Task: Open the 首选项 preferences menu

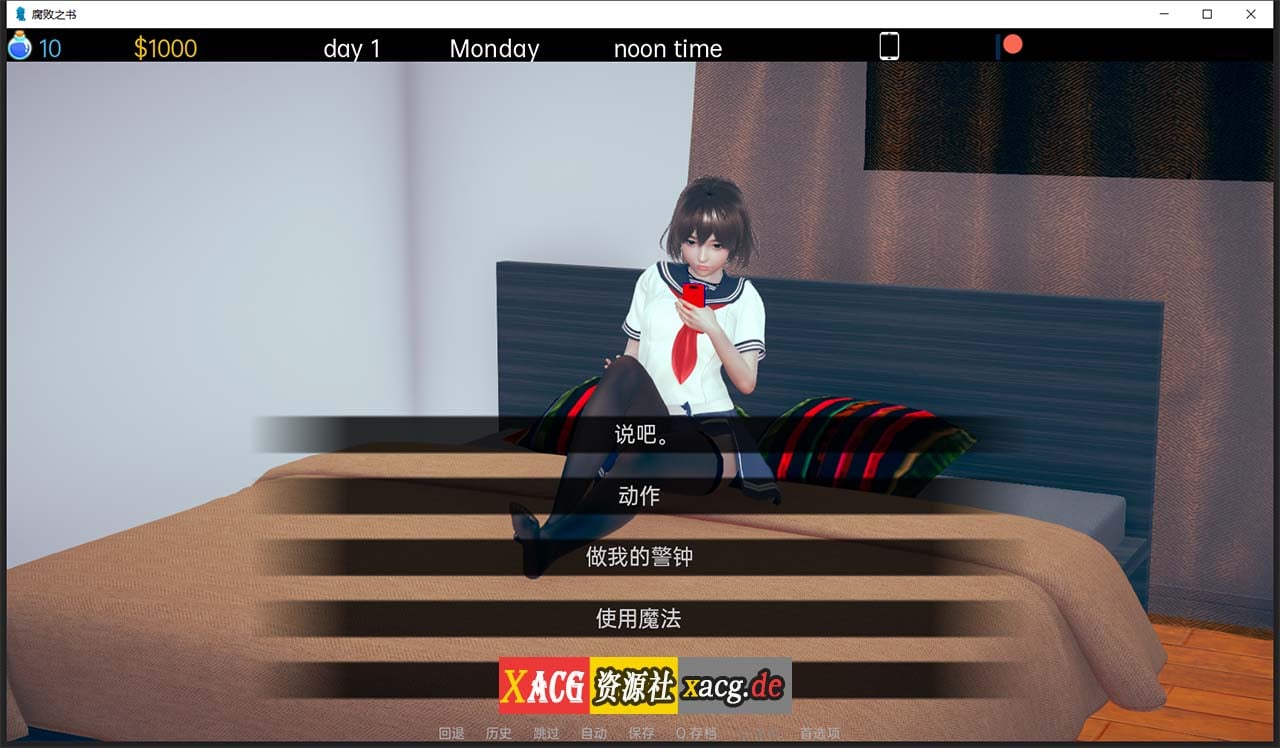Action: click(822, 733)
